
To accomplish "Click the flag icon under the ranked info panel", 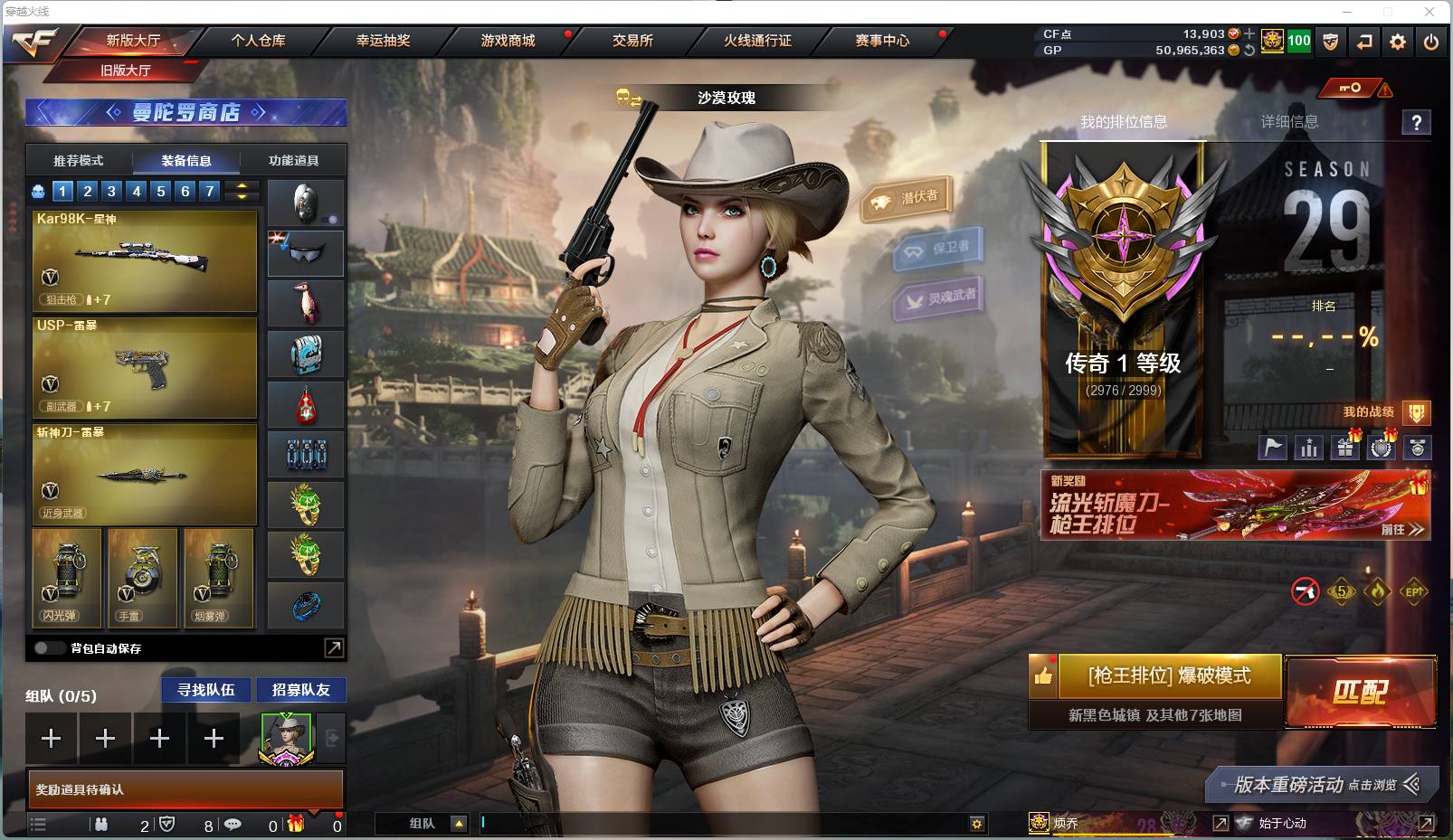I will click(x=1273, y=448).
